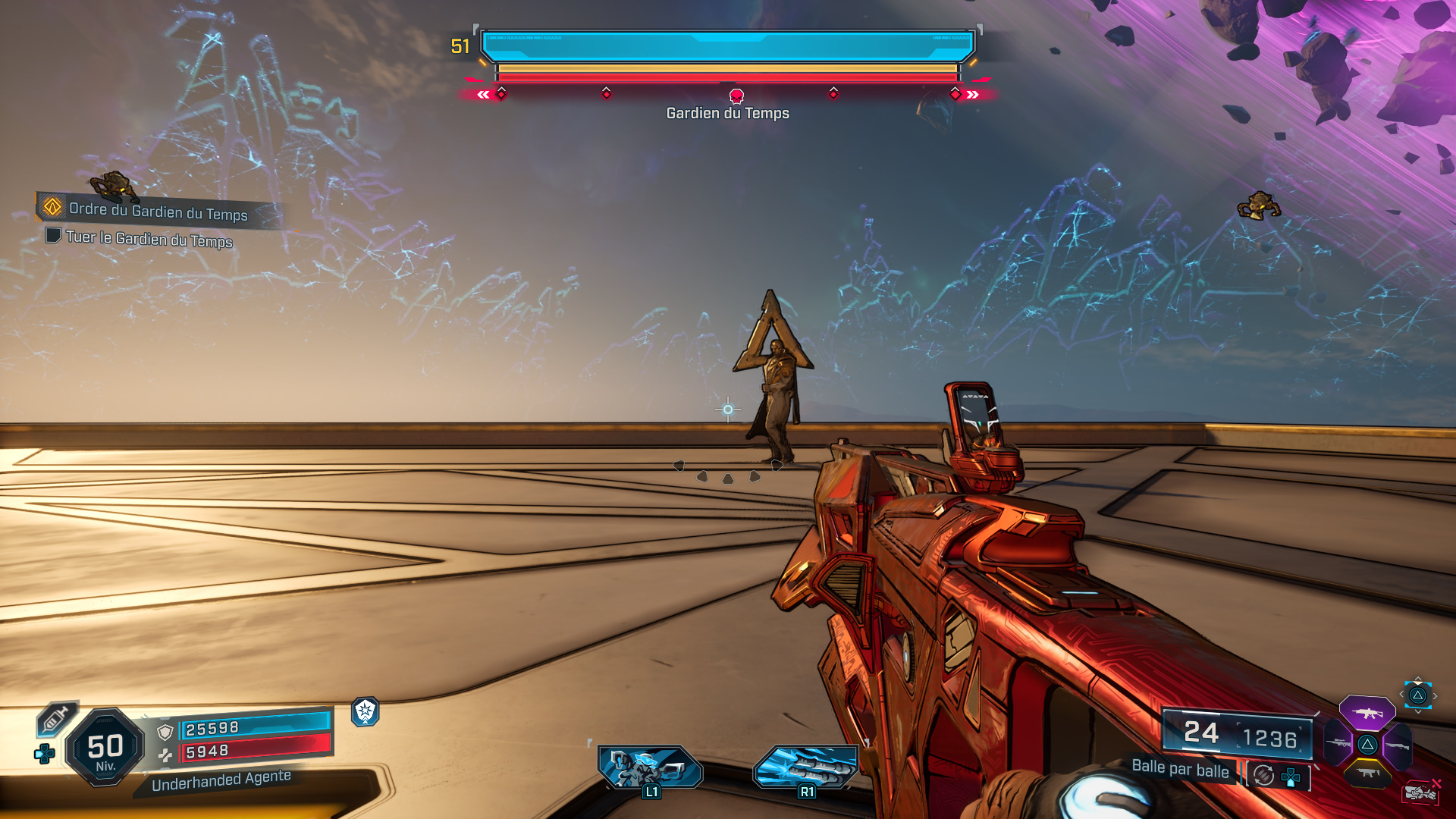
Task: Select the shotgun weapon slot
Action: tap(1398, 745)
